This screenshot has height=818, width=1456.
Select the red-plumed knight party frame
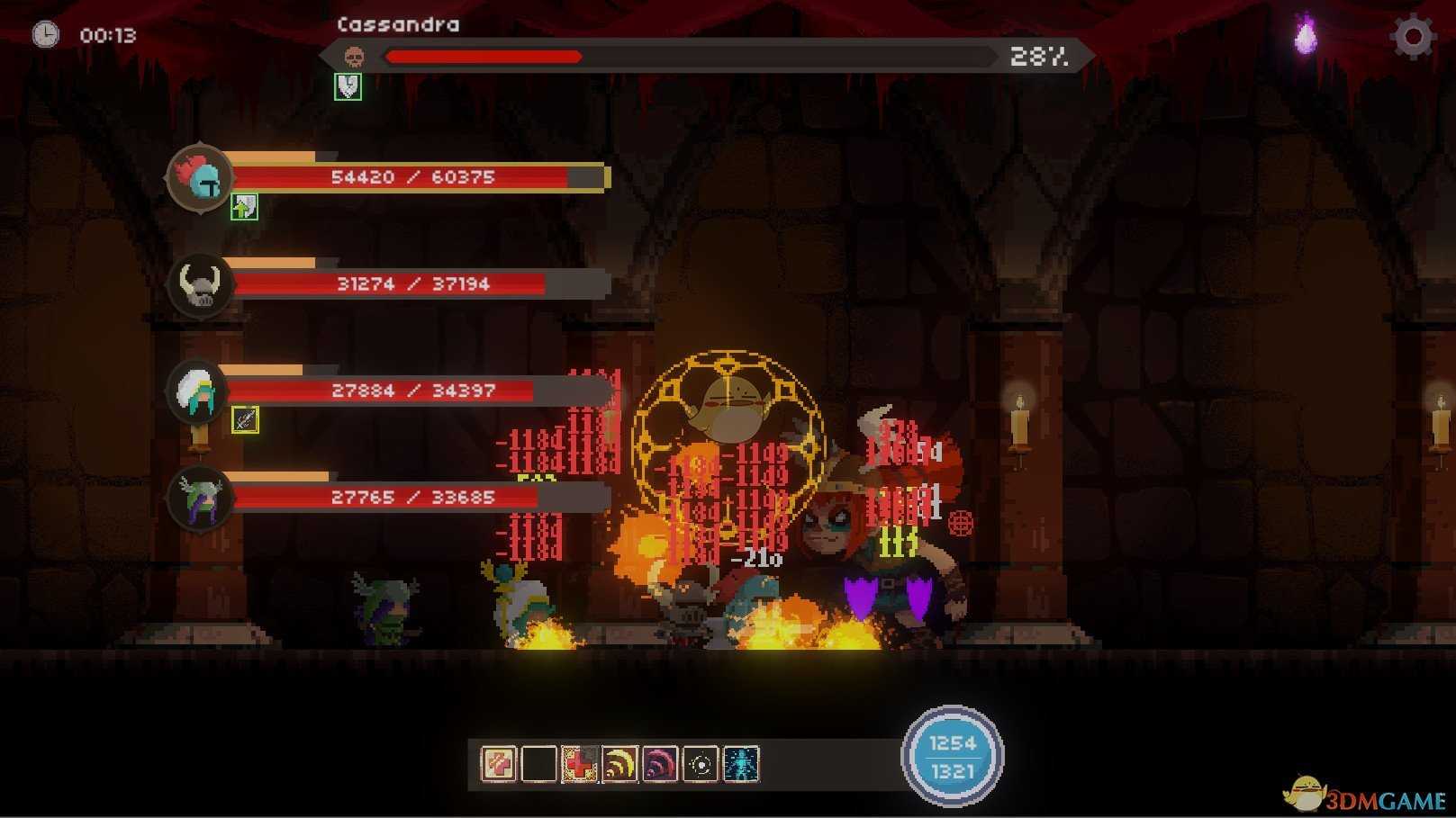click(x=200, y=177)
